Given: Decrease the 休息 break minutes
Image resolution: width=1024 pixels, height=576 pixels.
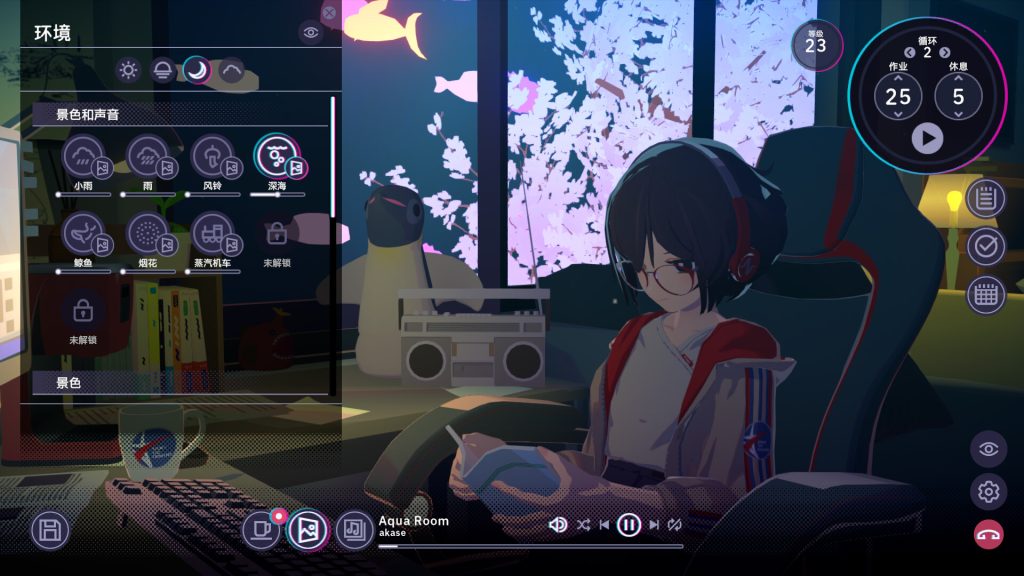Looking at the screenshot, I should pos(958,115).
